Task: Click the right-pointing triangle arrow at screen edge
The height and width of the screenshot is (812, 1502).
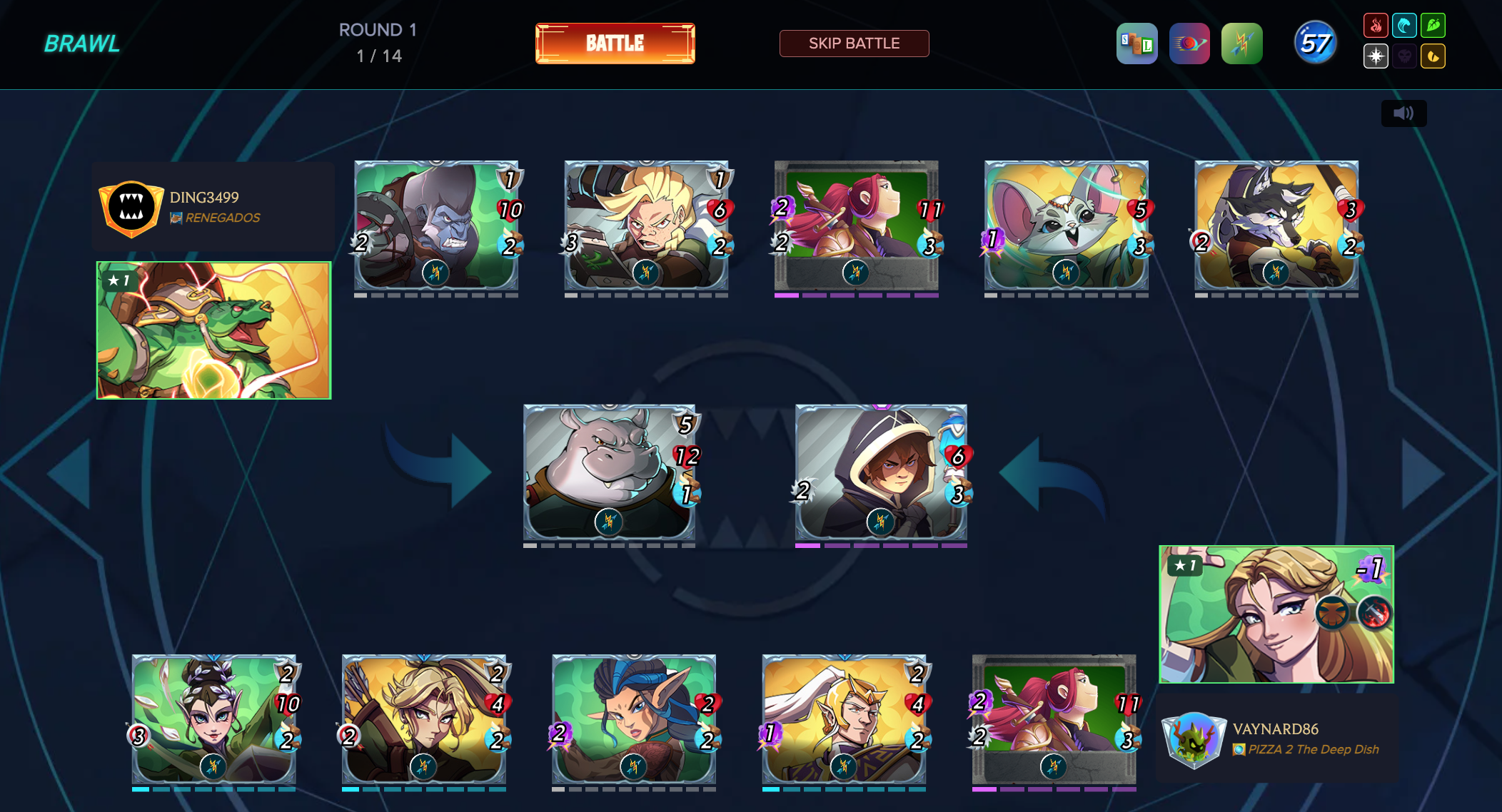Action: (1423, 474)
